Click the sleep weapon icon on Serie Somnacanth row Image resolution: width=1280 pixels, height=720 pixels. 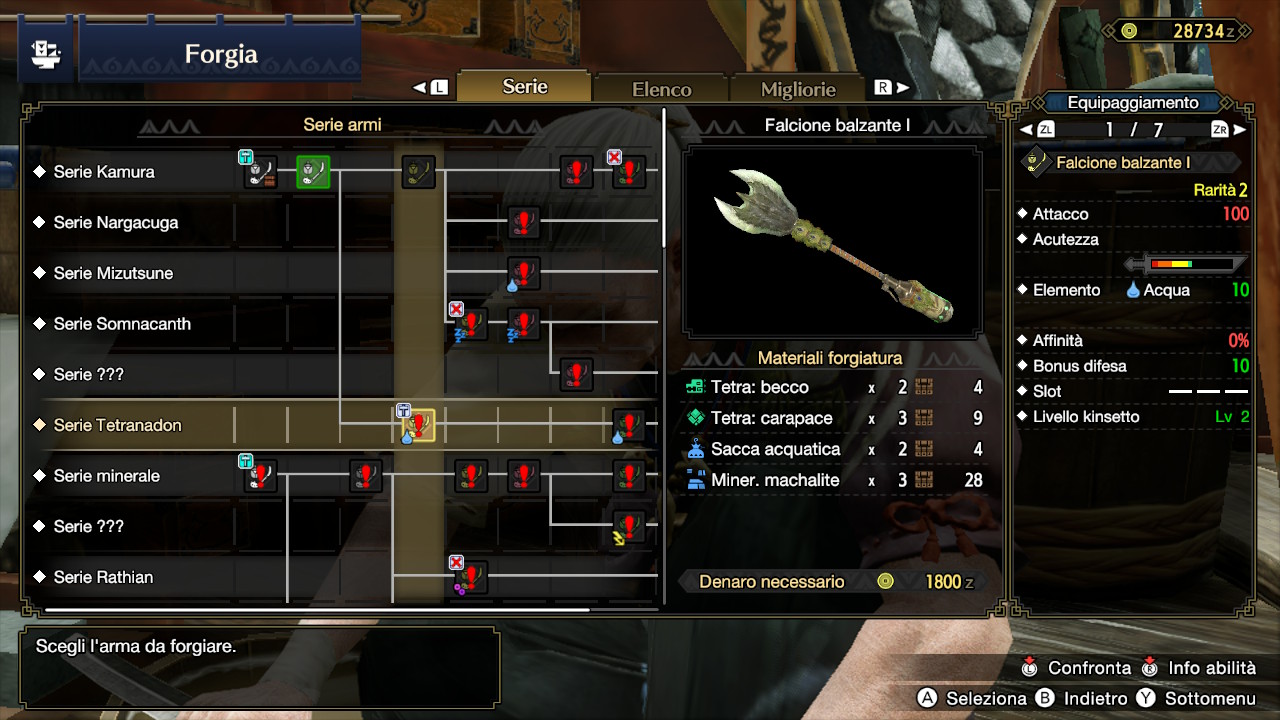470,325
